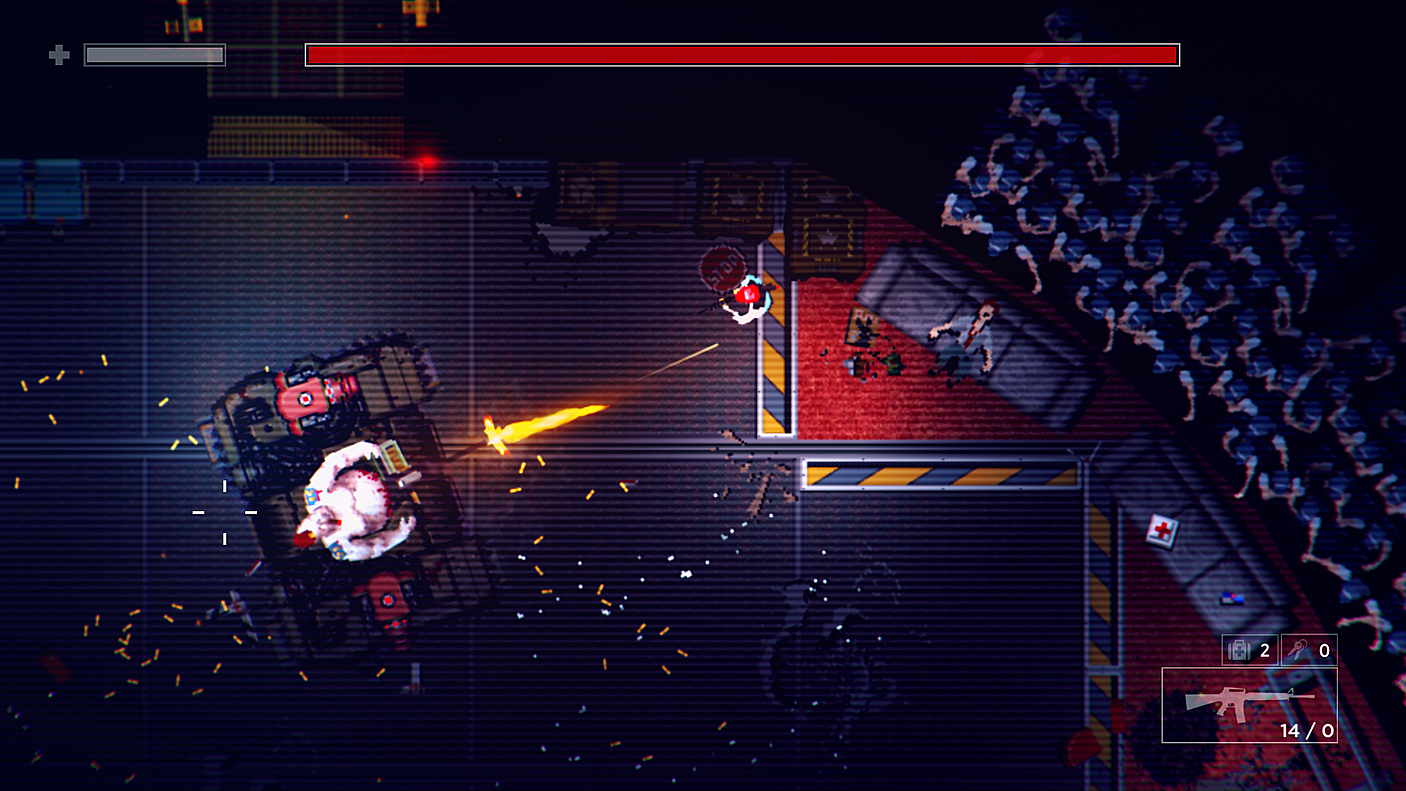
Task: Click the keys counter showing 0
Action: point(1325,650)
